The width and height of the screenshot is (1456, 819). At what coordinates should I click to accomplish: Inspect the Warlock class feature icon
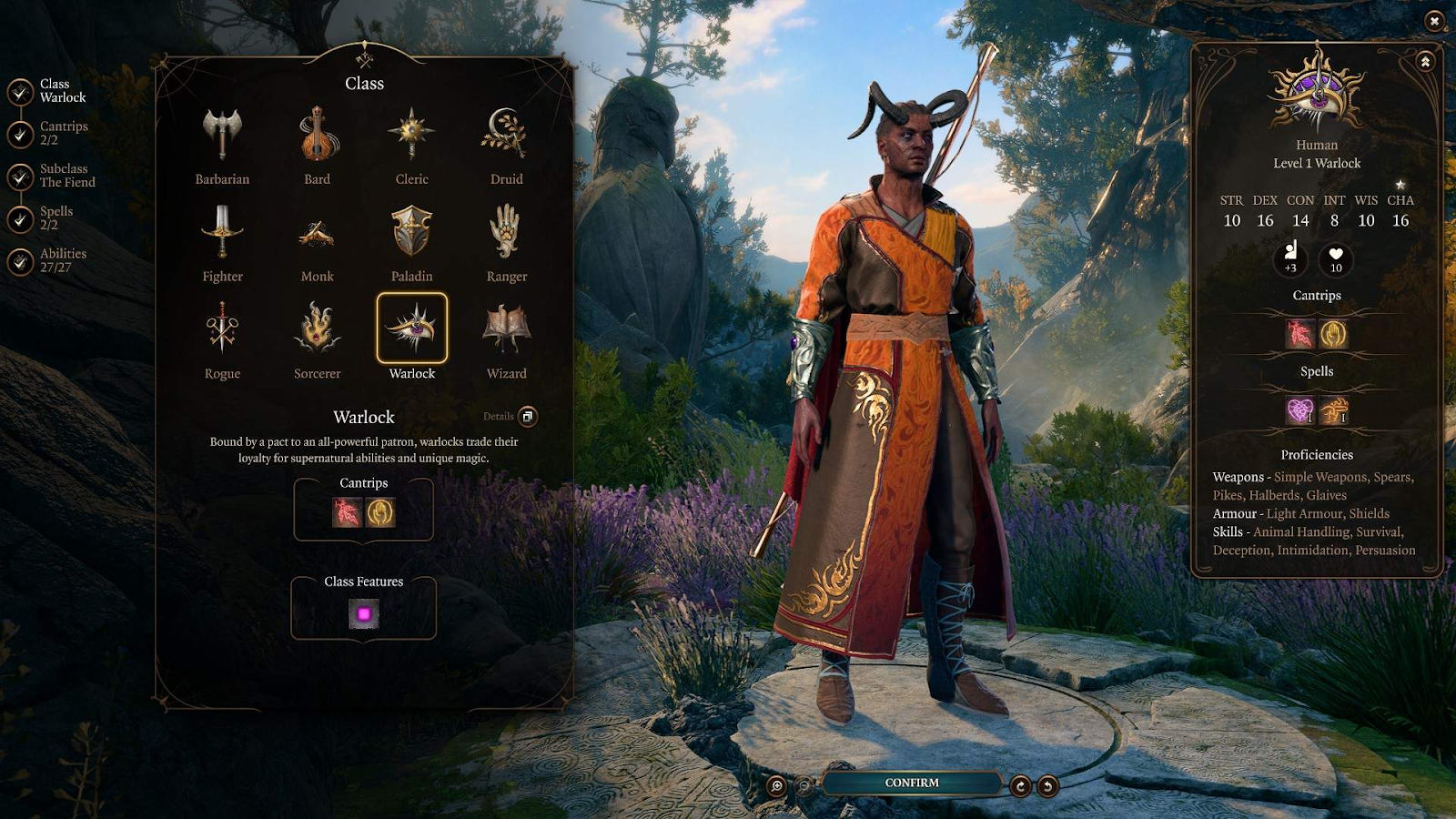click(364, 615)
